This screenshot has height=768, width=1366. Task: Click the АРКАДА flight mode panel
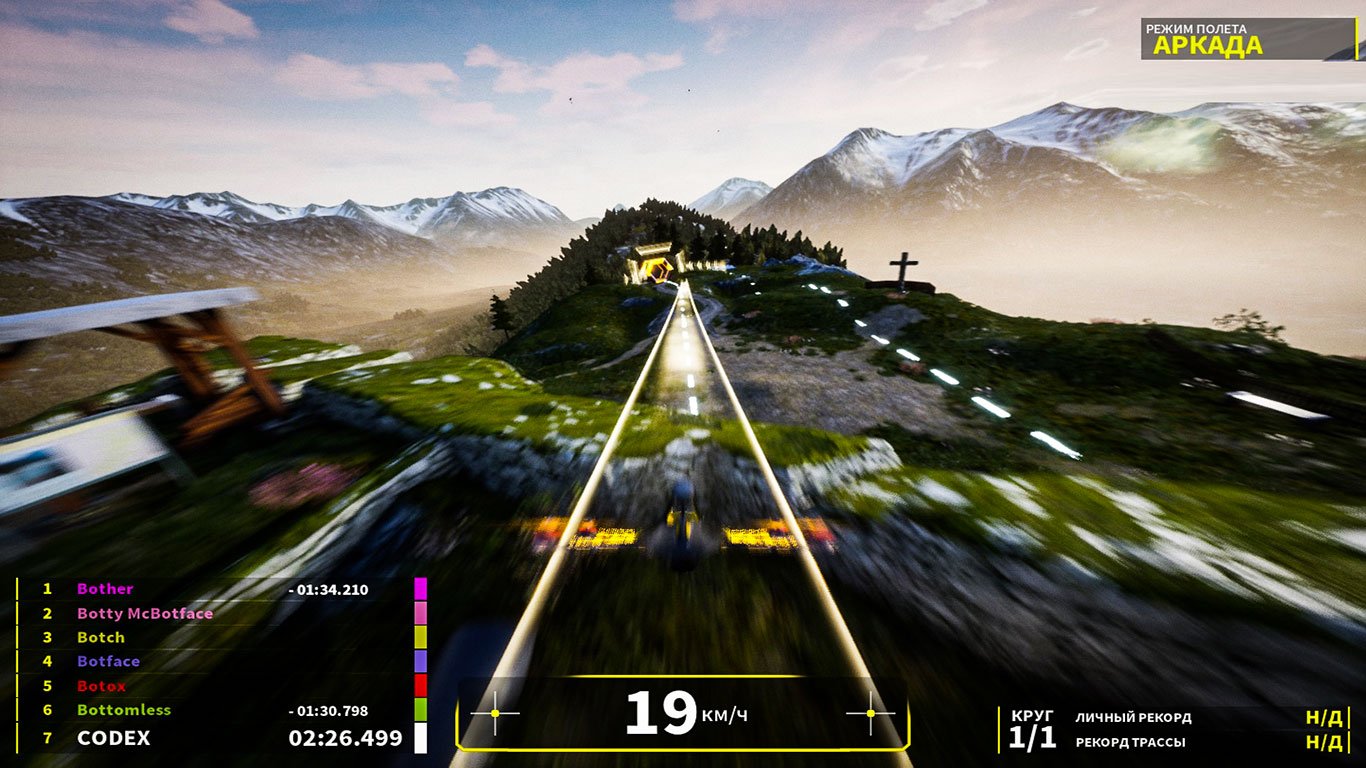1247,39
